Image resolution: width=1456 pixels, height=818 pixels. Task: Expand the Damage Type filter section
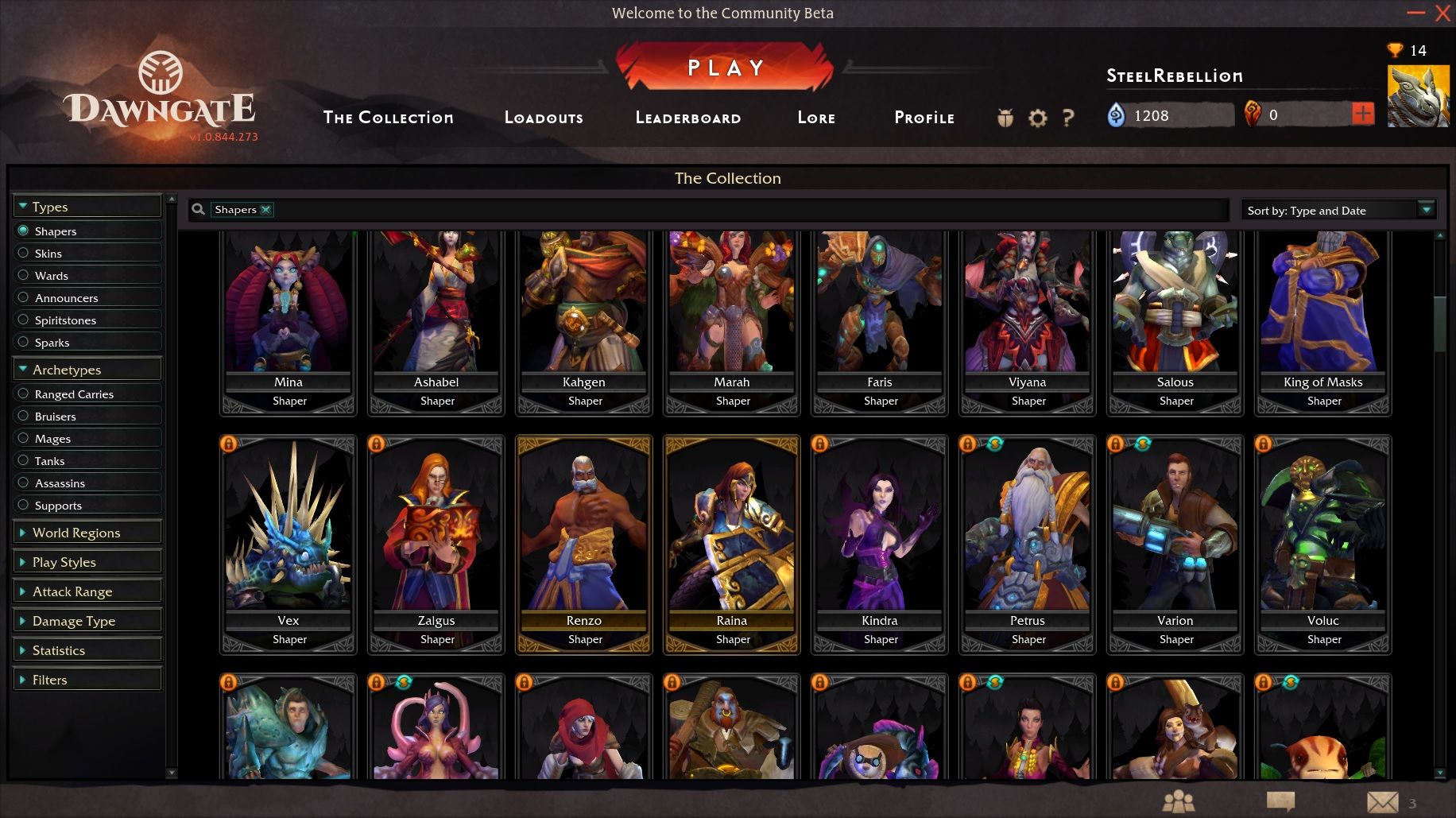tap(74, 621)
